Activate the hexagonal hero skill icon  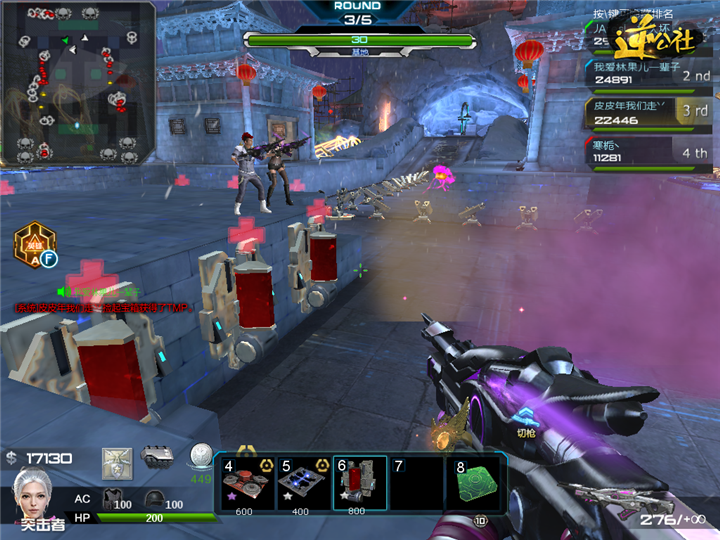tap(35, 244)
